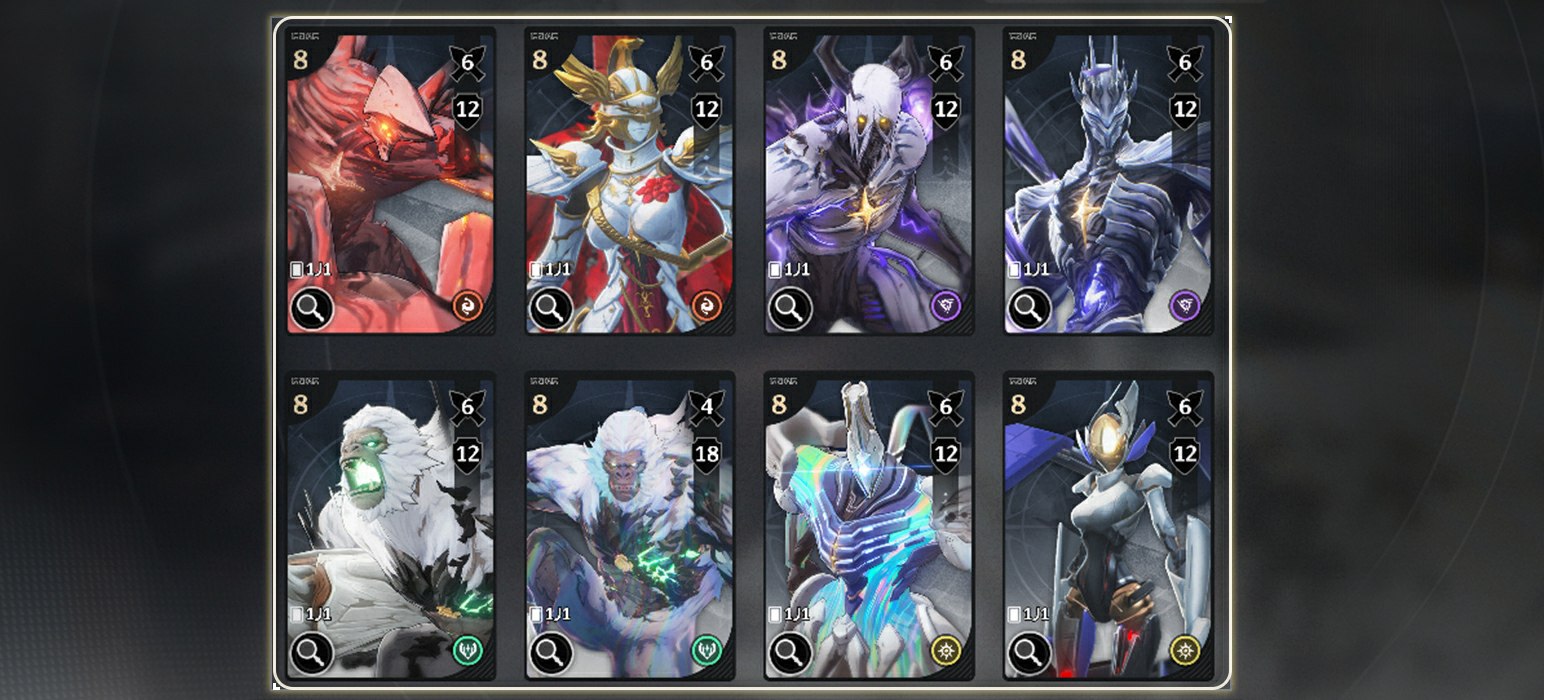This screenshot has height=700, width=1544.
Task: Select the gold-visored female android card
Action: pyautogui.click(x=1107, y=525)
